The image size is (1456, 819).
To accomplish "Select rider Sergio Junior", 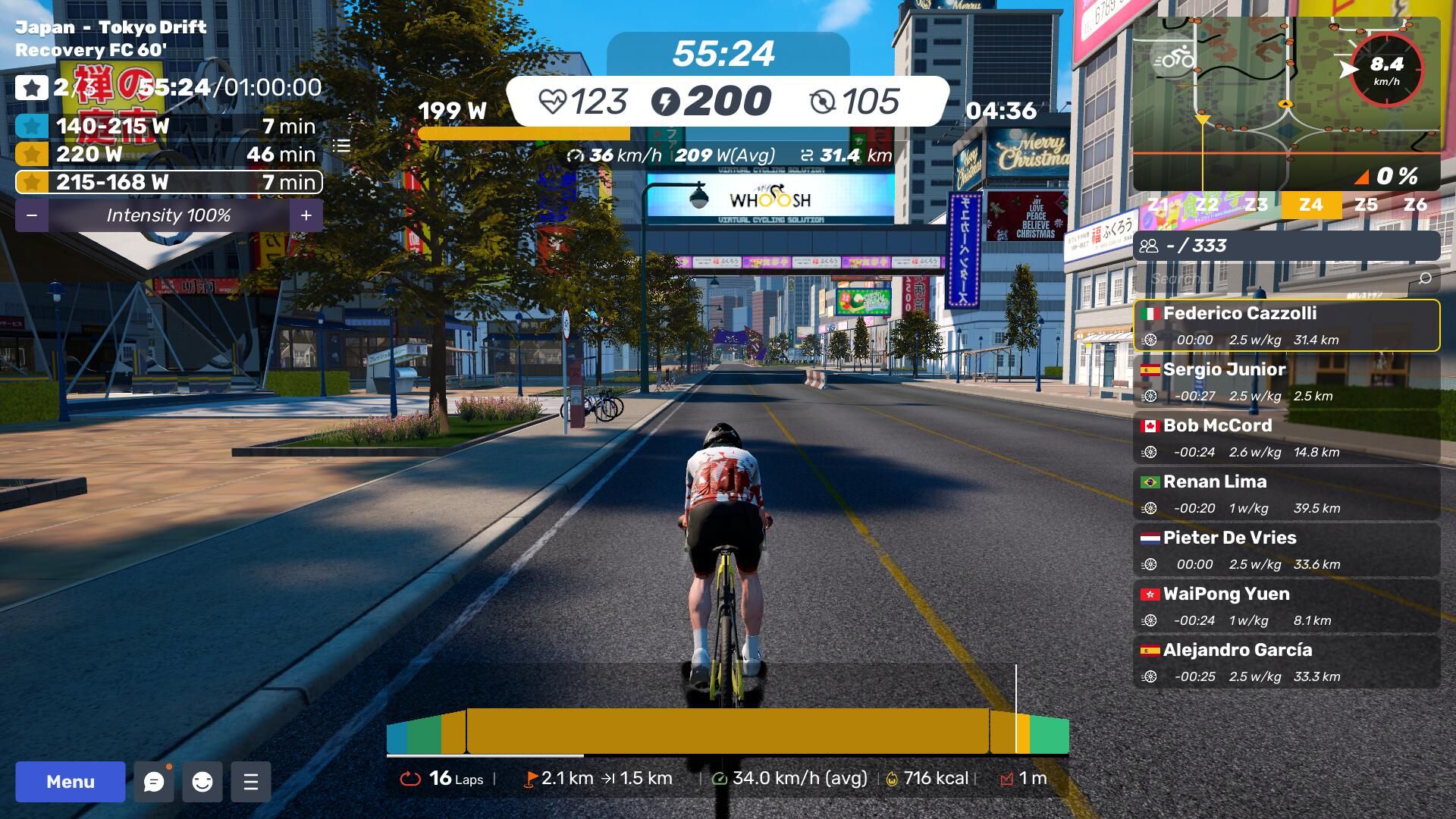I will coord(1286,381).
